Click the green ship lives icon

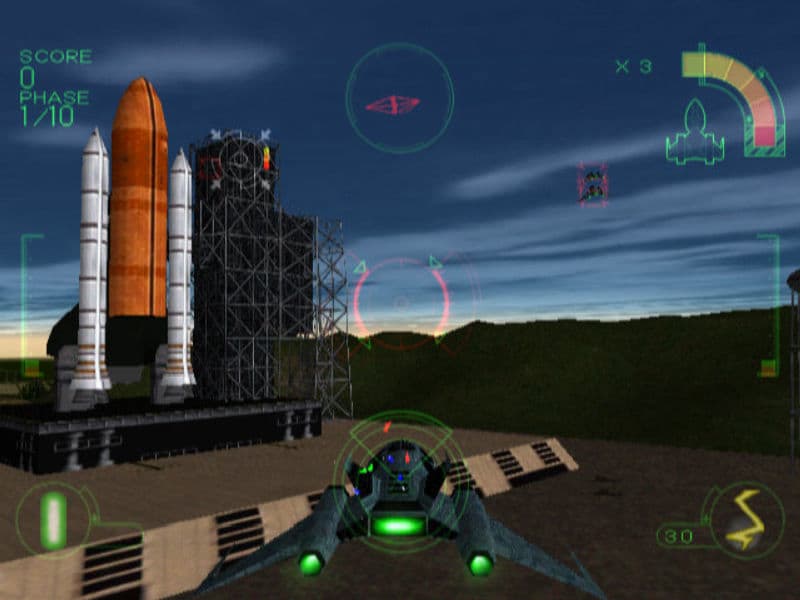point(695,132)
